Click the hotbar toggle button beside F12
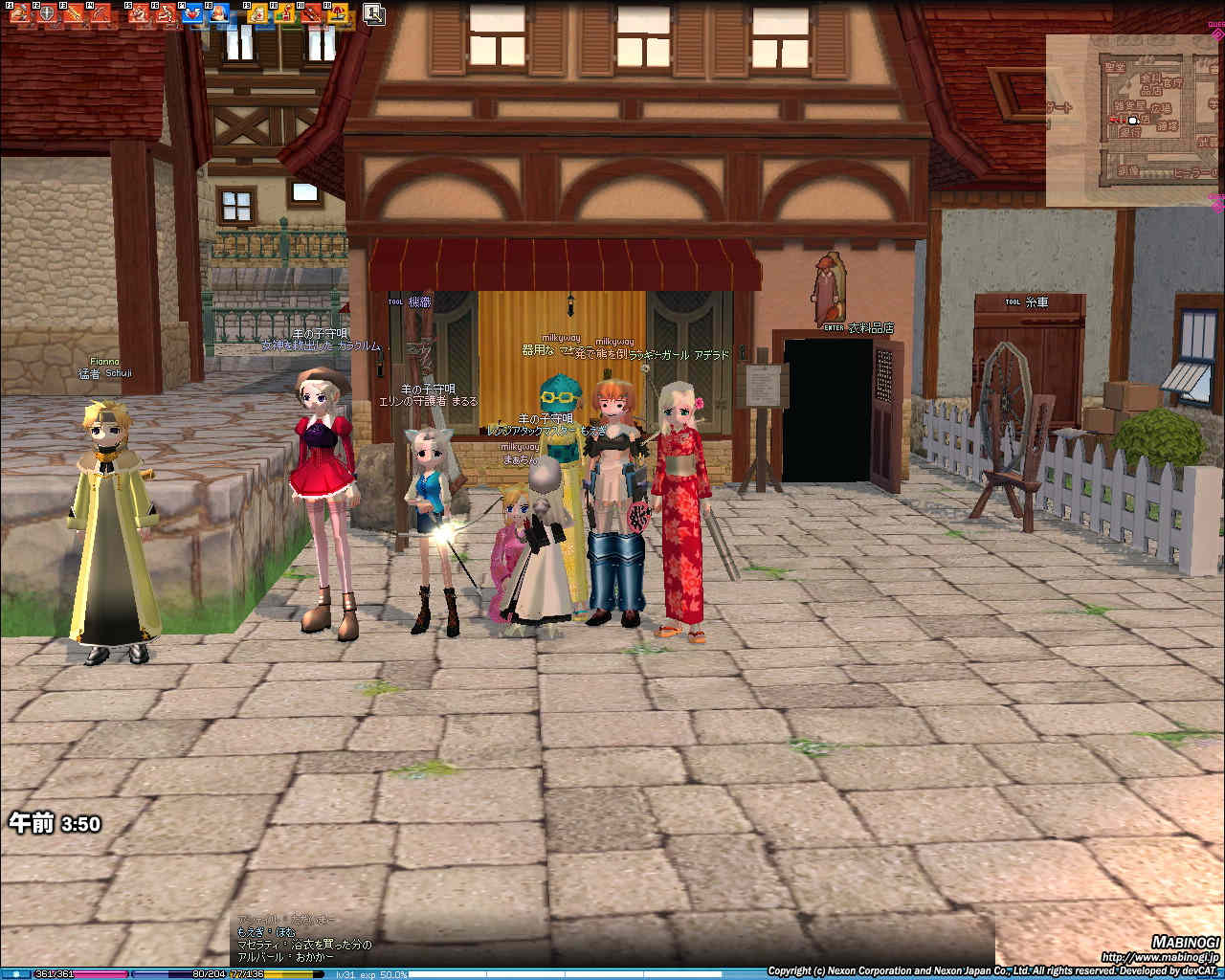Image resolution: width=1225 pixels, height=980 pixels. pos(373,13)
